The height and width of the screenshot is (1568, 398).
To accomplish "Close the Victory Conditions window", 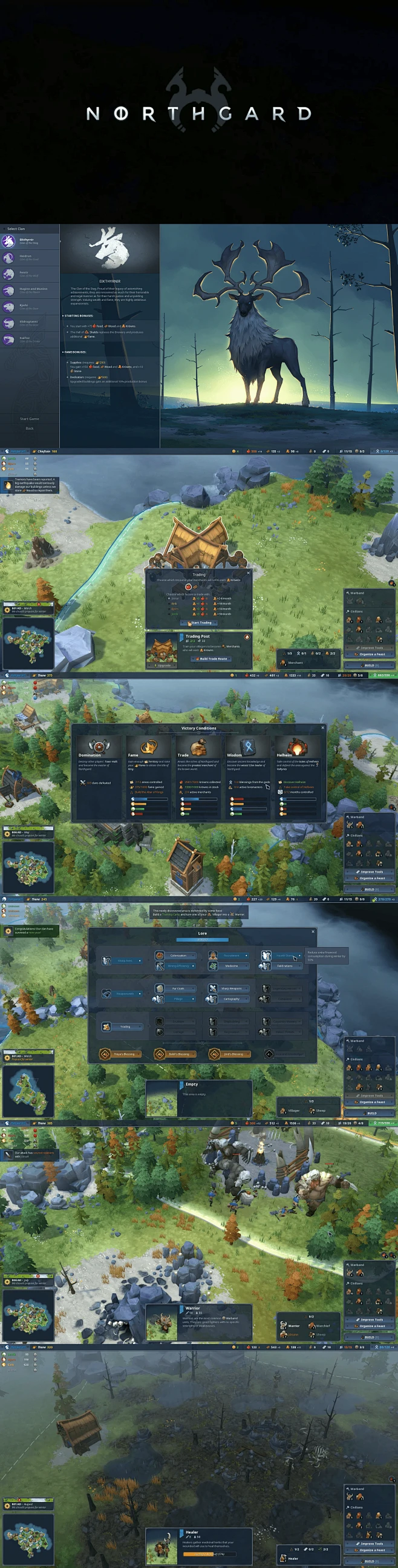I will coord(322,727).
